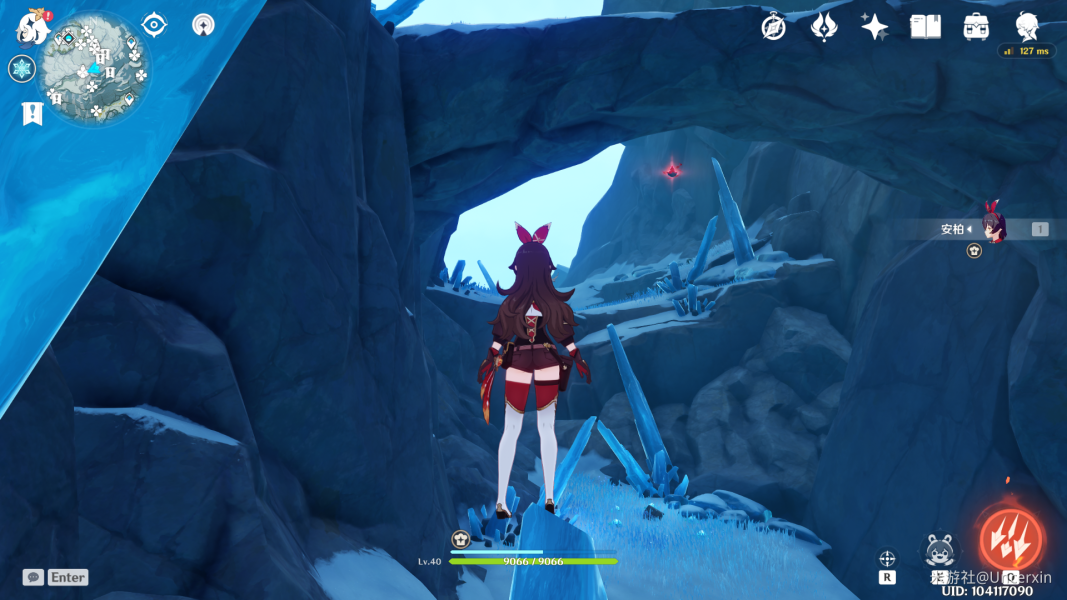The height and width of the screenshot is (600, 1067).
Task: Open the circular minimap
Action: [95, 69]
